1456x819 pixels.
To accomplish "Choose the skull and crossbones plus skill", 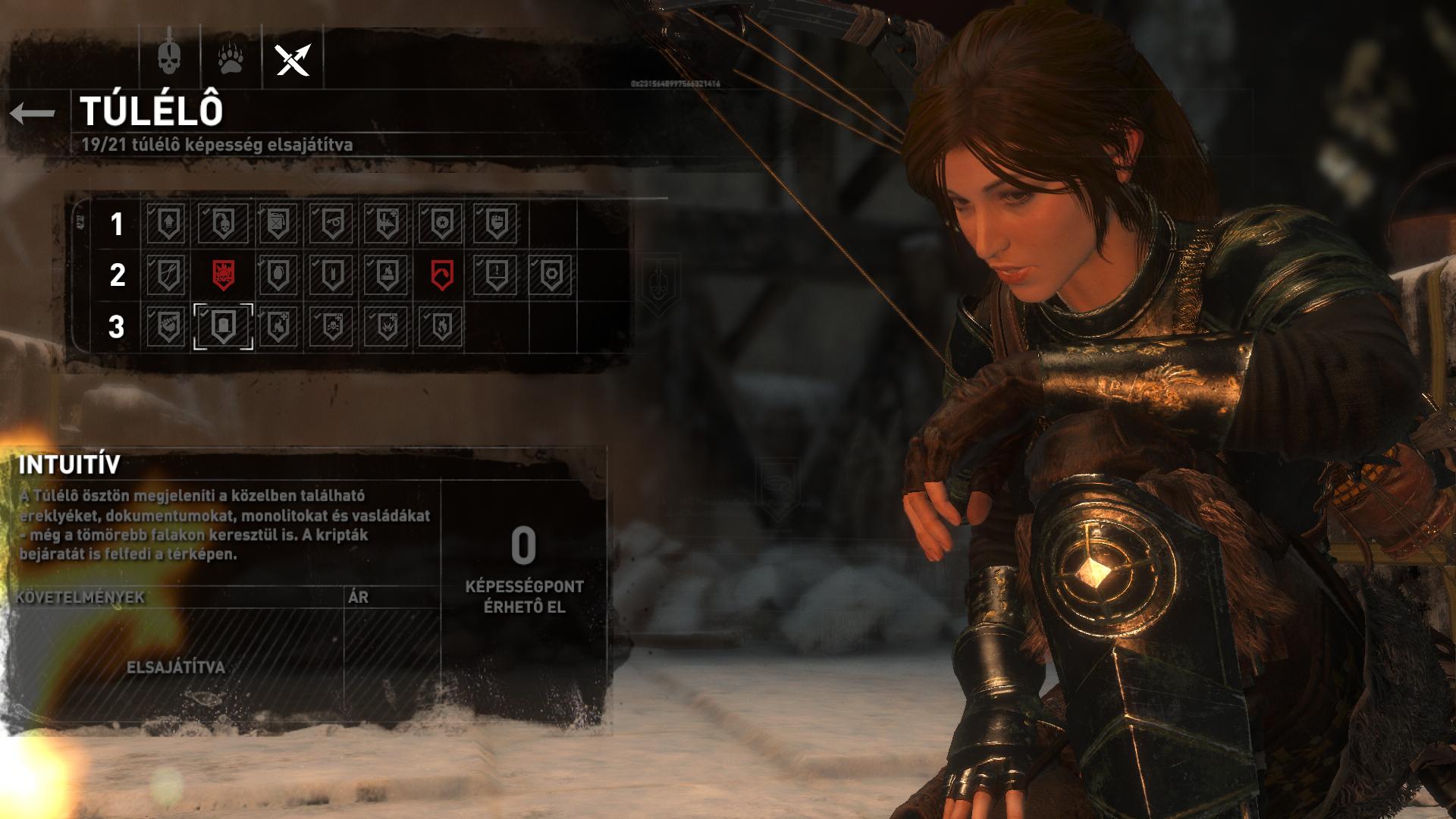I will pyautogui.click(x=332, y=326).
